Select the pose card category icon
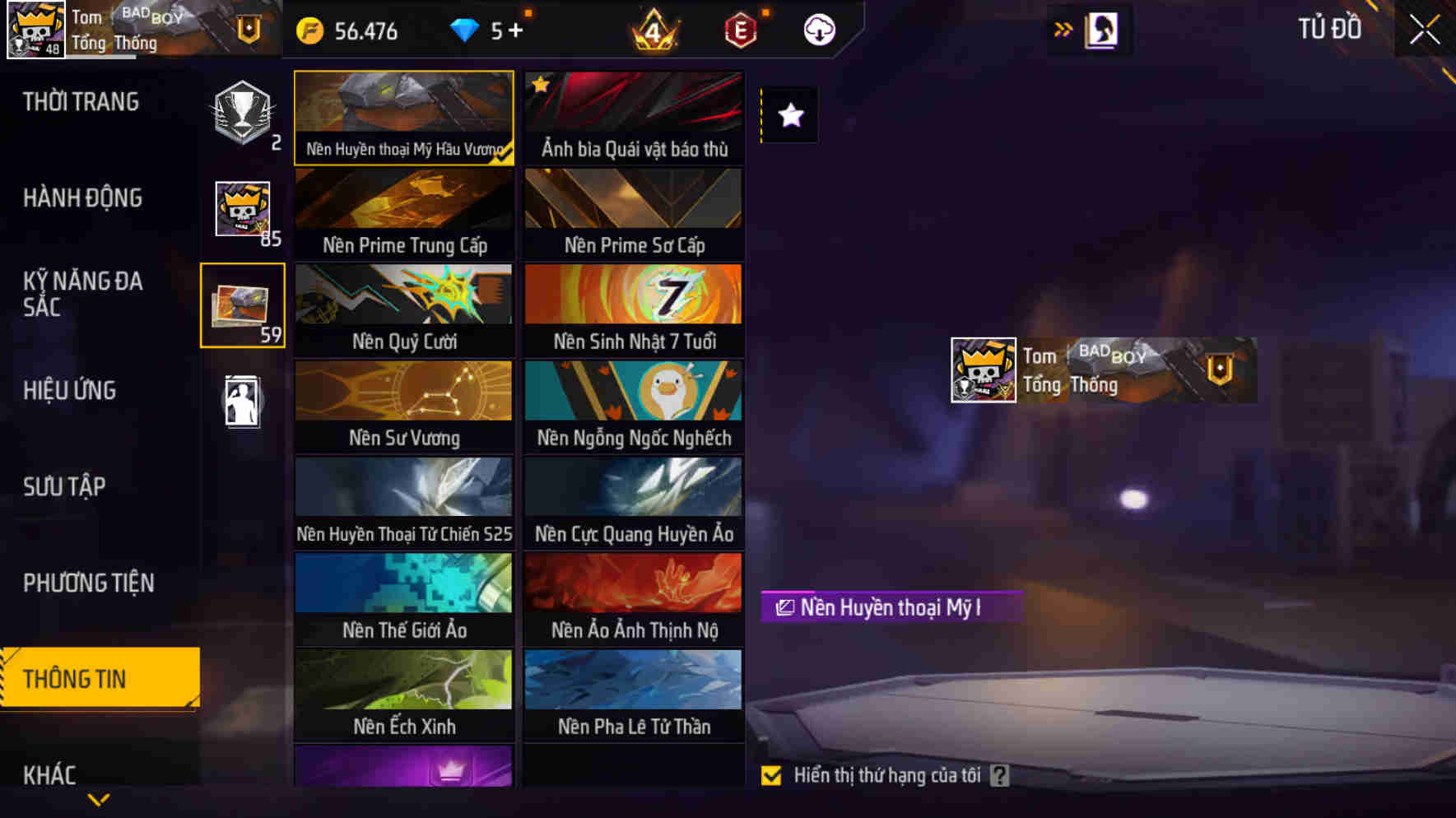Screen dimensions: 1456x818 (x=242, y=401)
